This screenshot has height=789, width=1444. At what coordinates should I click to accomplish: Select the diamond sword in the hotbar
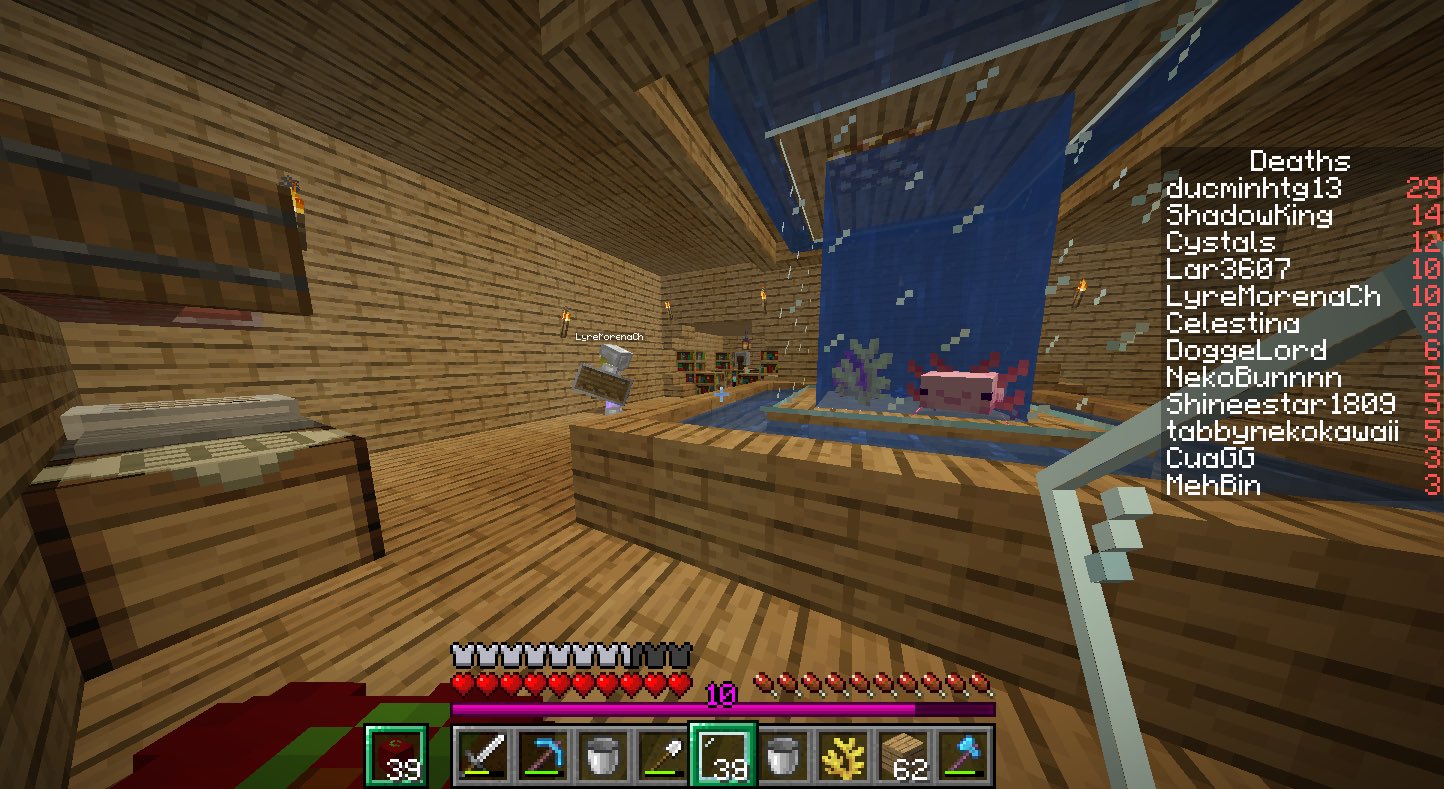tap(482, 757)
